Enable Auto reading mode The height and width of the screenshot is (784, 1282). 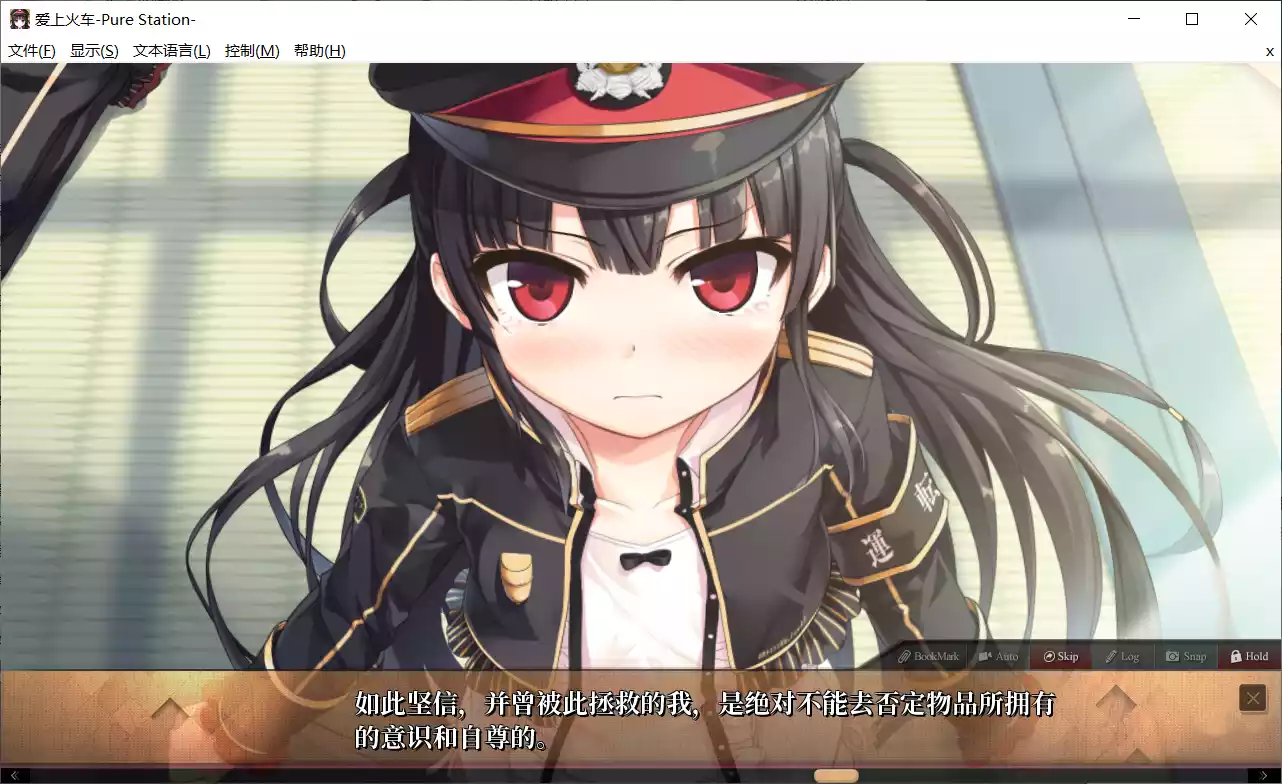click(x=997, y=656)
